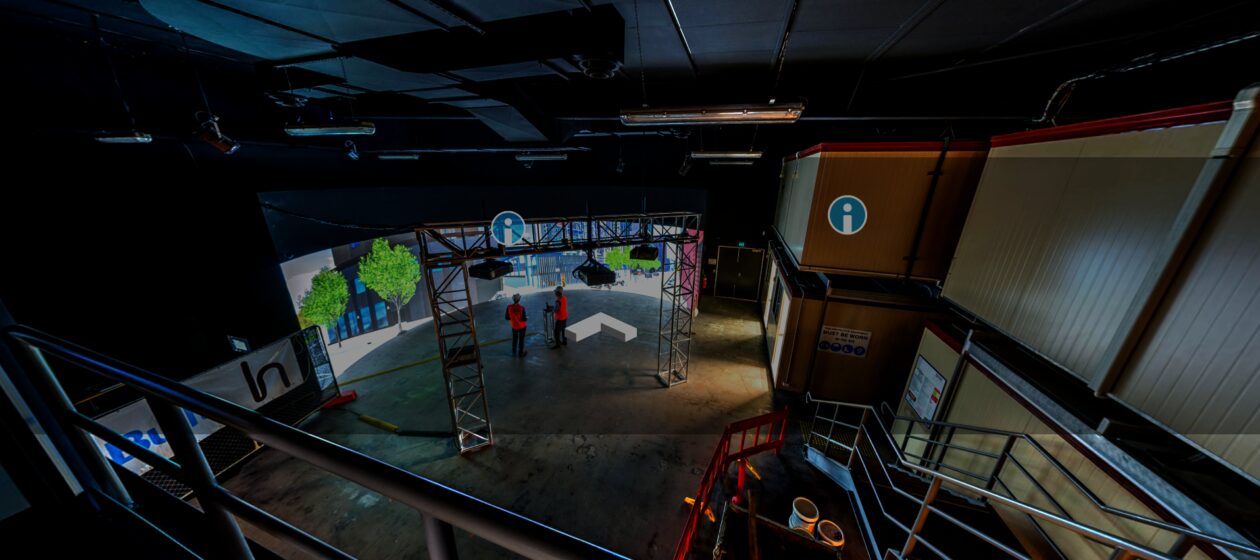Open the info hotspot on the brown cabin
The image size is (1260, 560).
click(847, 215)
